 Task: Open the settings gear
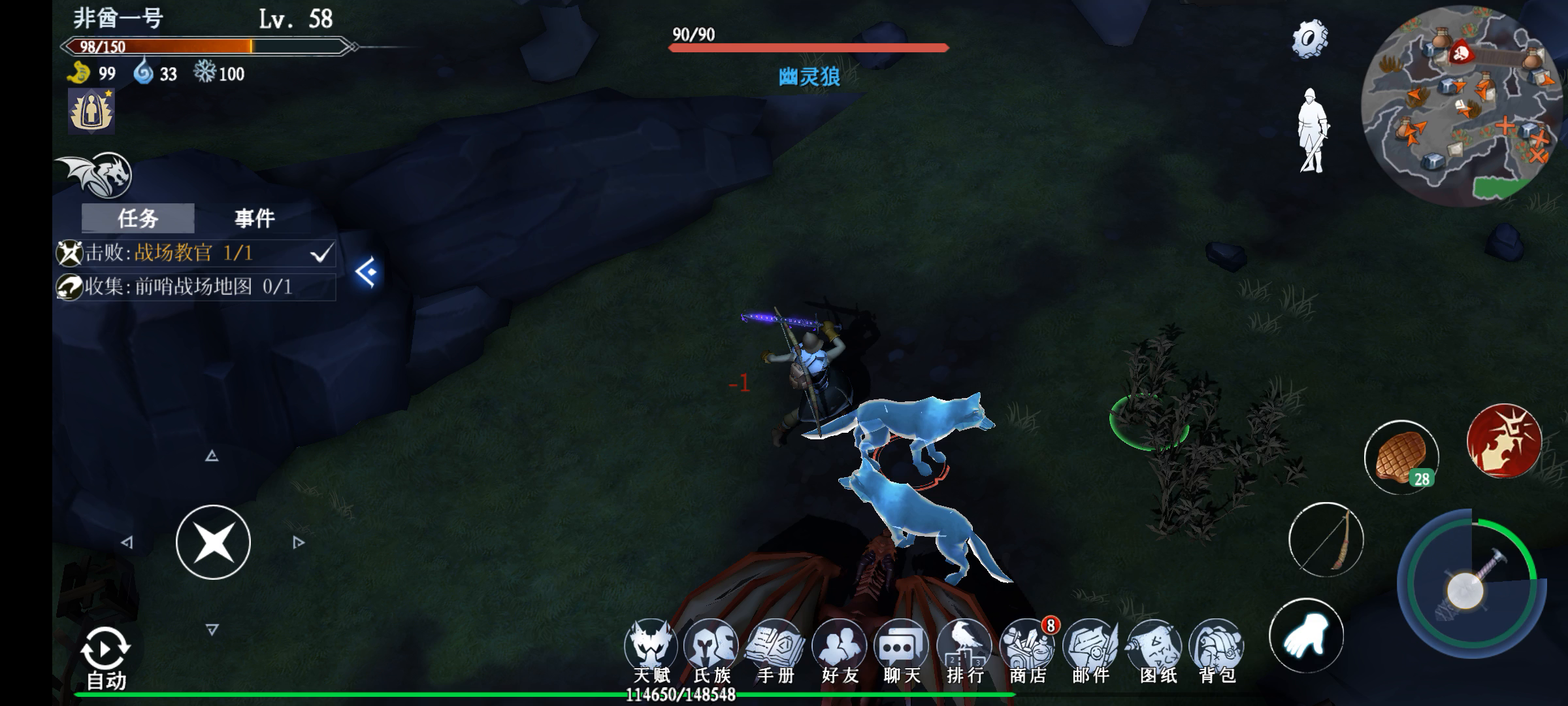1309,39
